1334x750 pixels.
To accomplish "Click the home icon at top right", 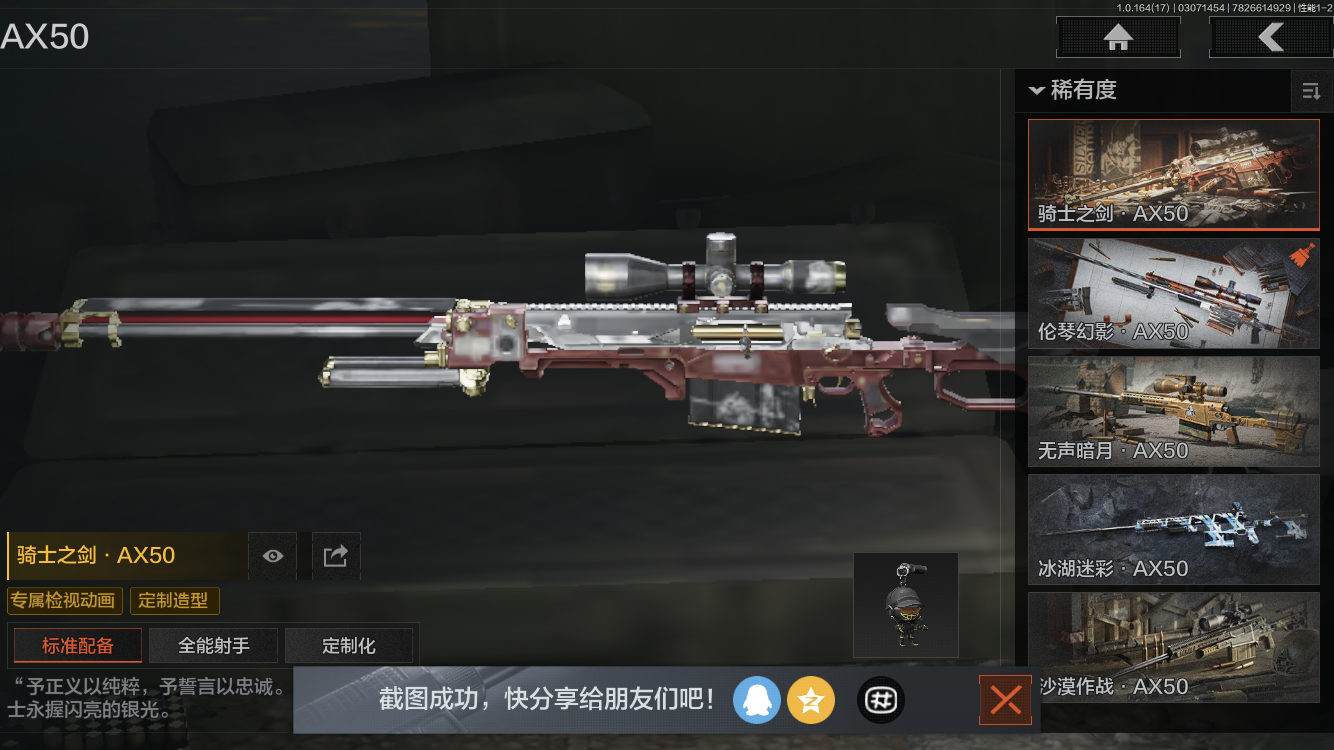I will (1117, 37).
